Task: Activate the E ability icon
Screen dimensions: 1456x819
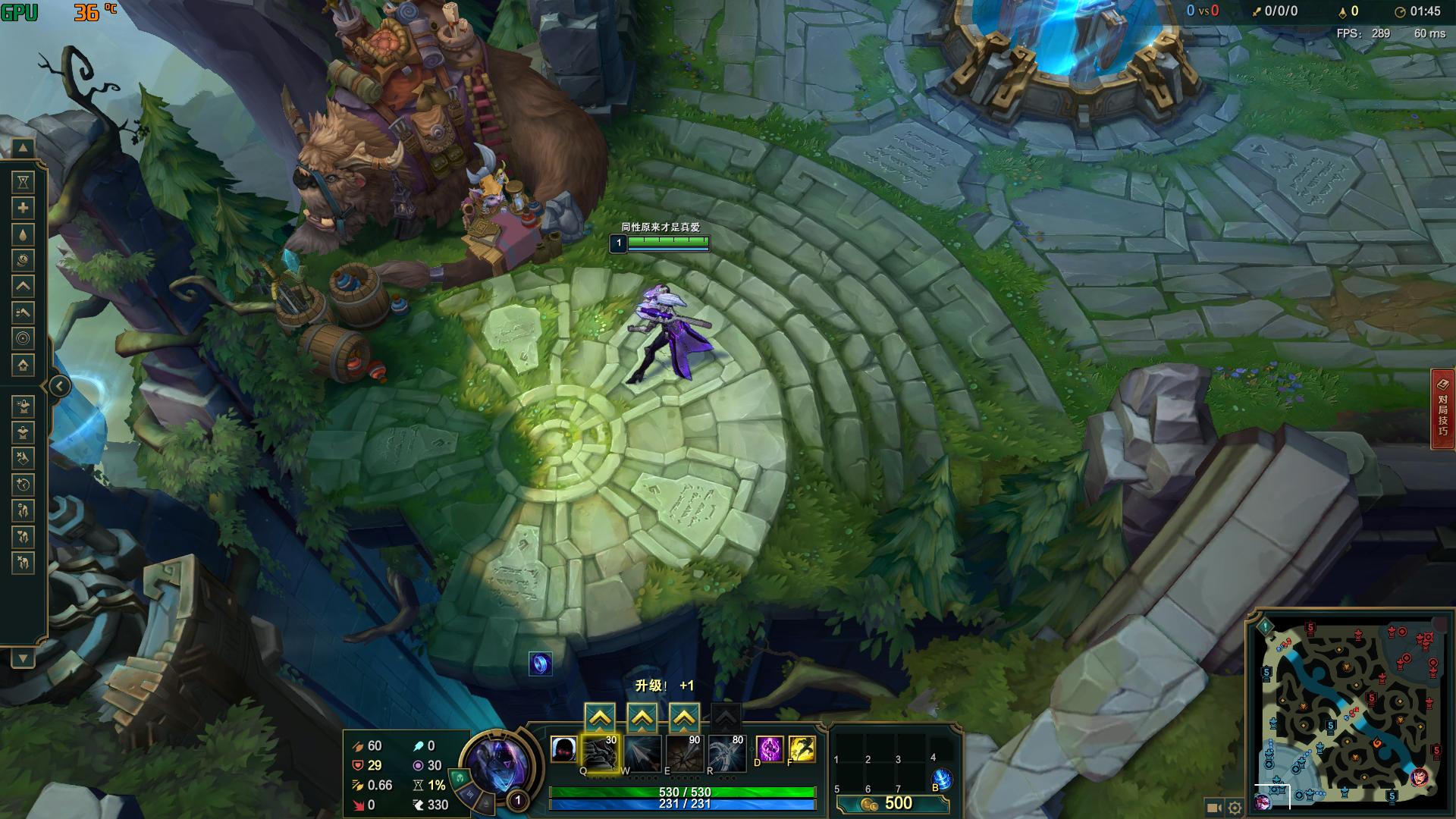Action: pyautogui.click(x=684, y=752)
